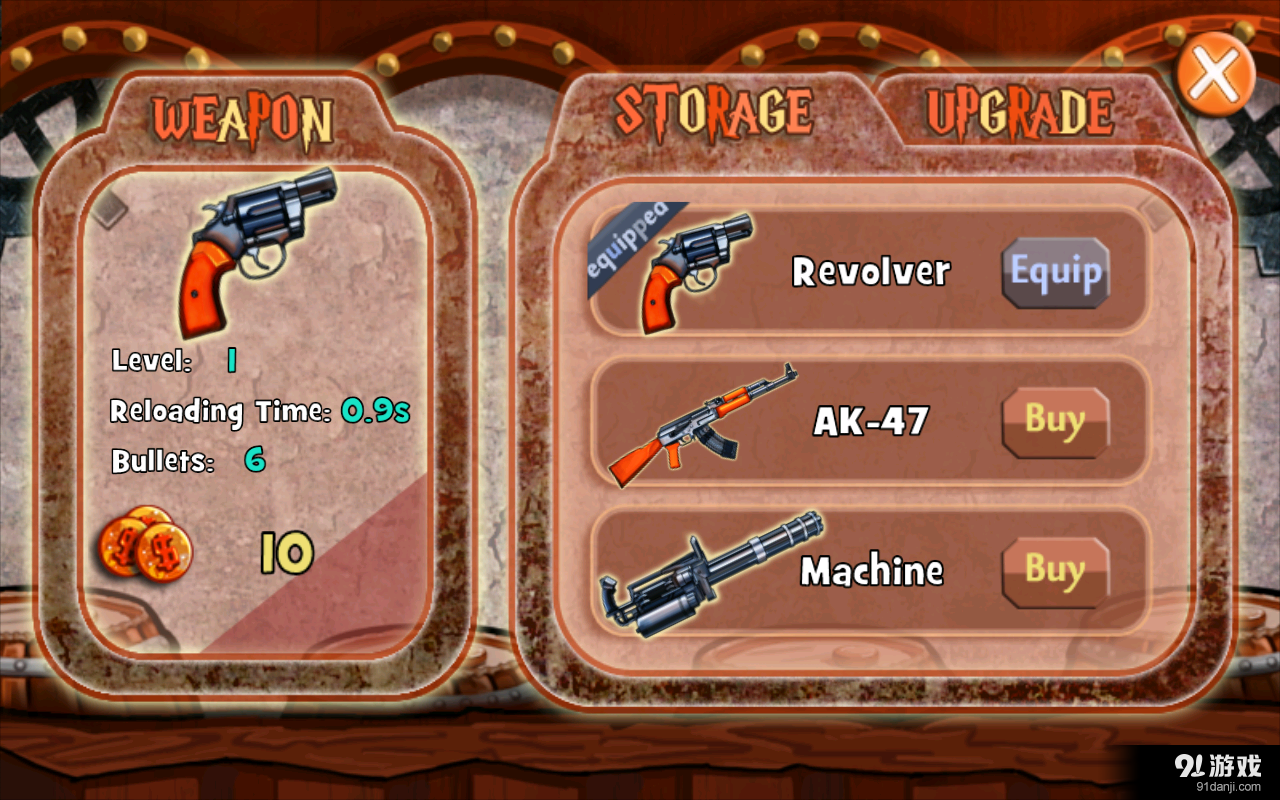
Task: Switch to the Upgrade tab
Action: (1019, 113)
